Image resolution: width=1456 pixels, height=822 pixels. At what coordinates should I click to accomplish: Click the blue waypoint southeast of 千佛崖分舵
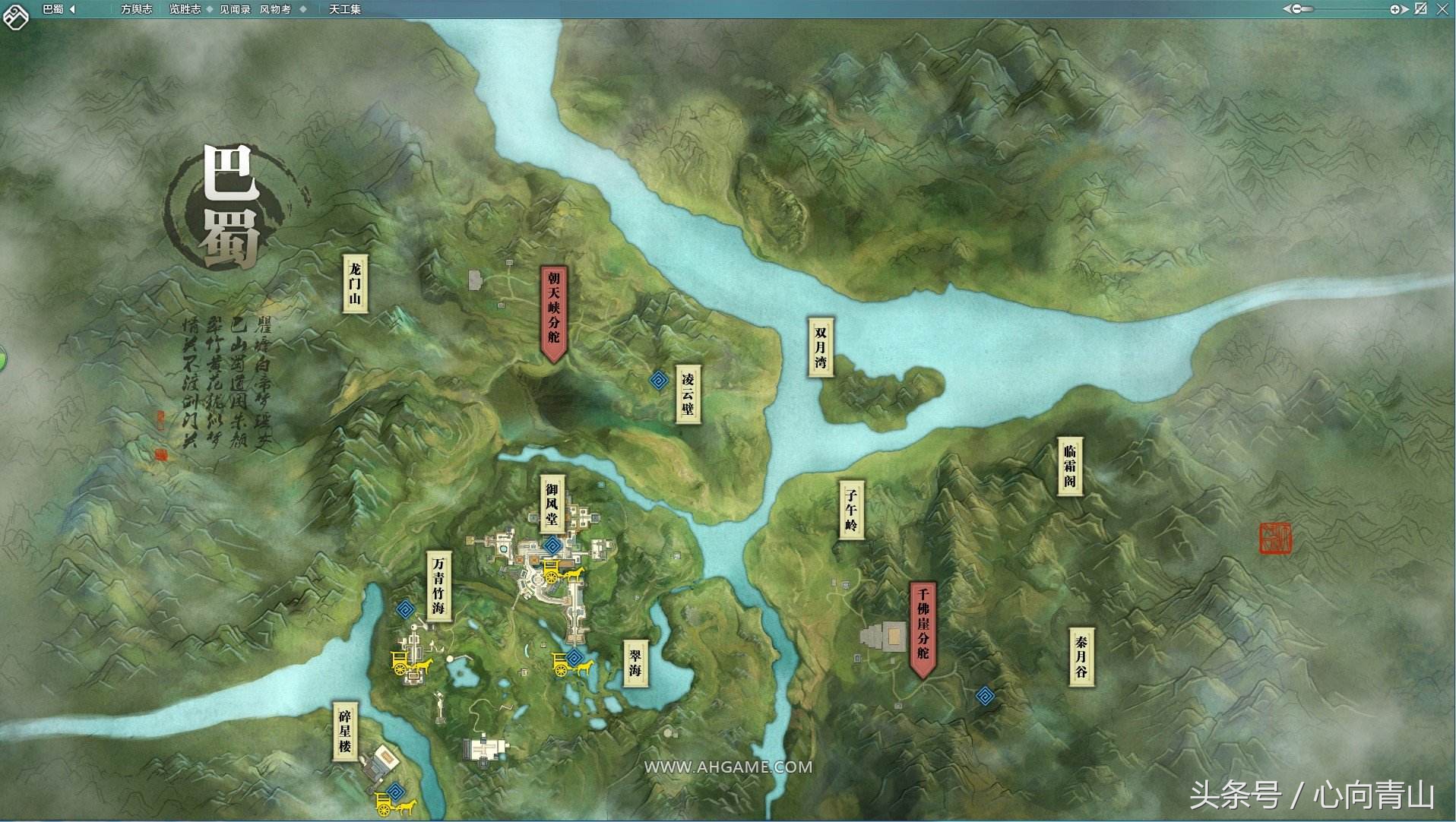pyautogui.click(x=985, y=695)
